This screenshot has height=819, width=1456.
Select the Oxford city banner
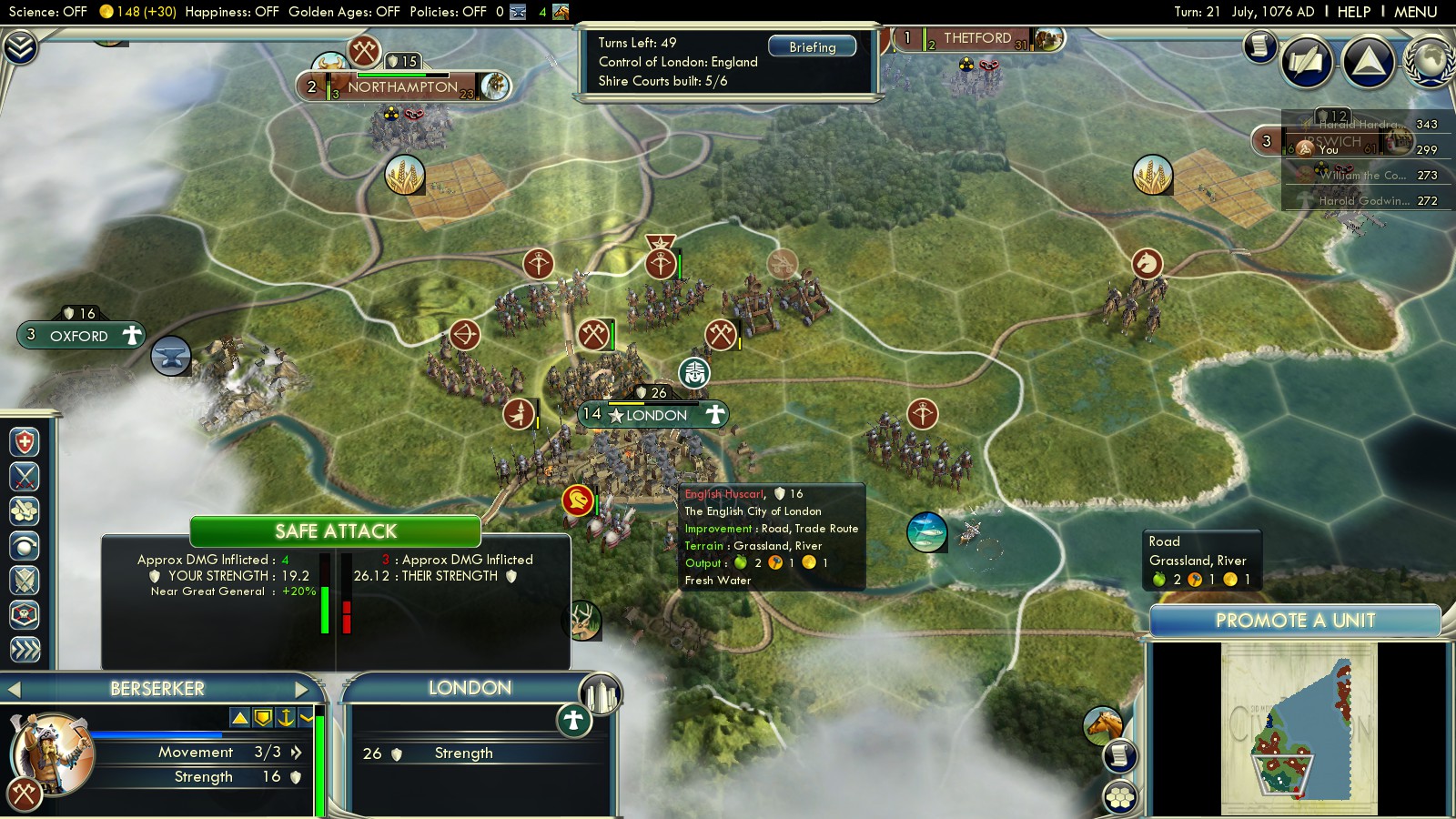coord(80,336)
